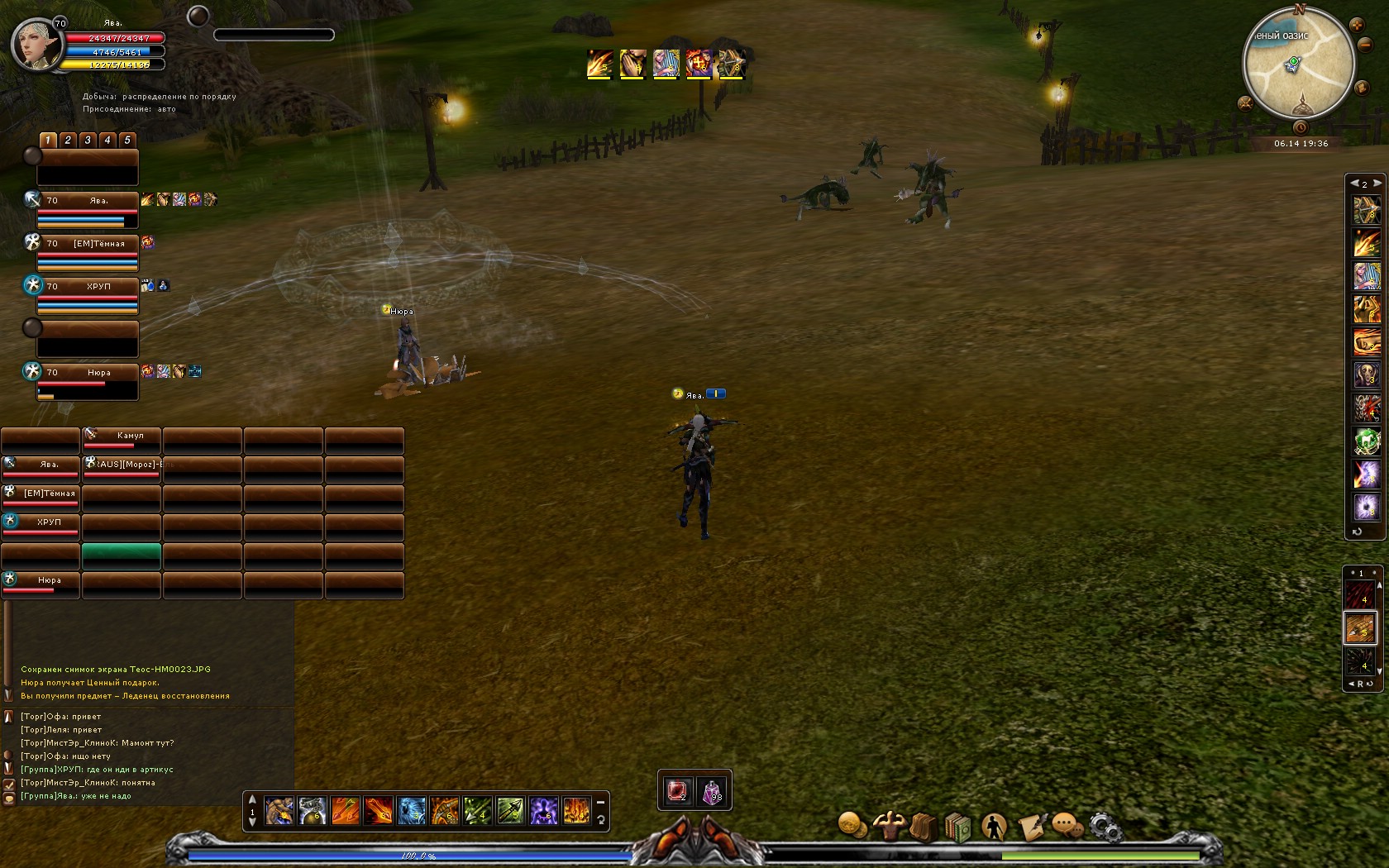The image size is (1389, 868).
Task: Choose Камул in the raid grid
Action: (121, 439)
